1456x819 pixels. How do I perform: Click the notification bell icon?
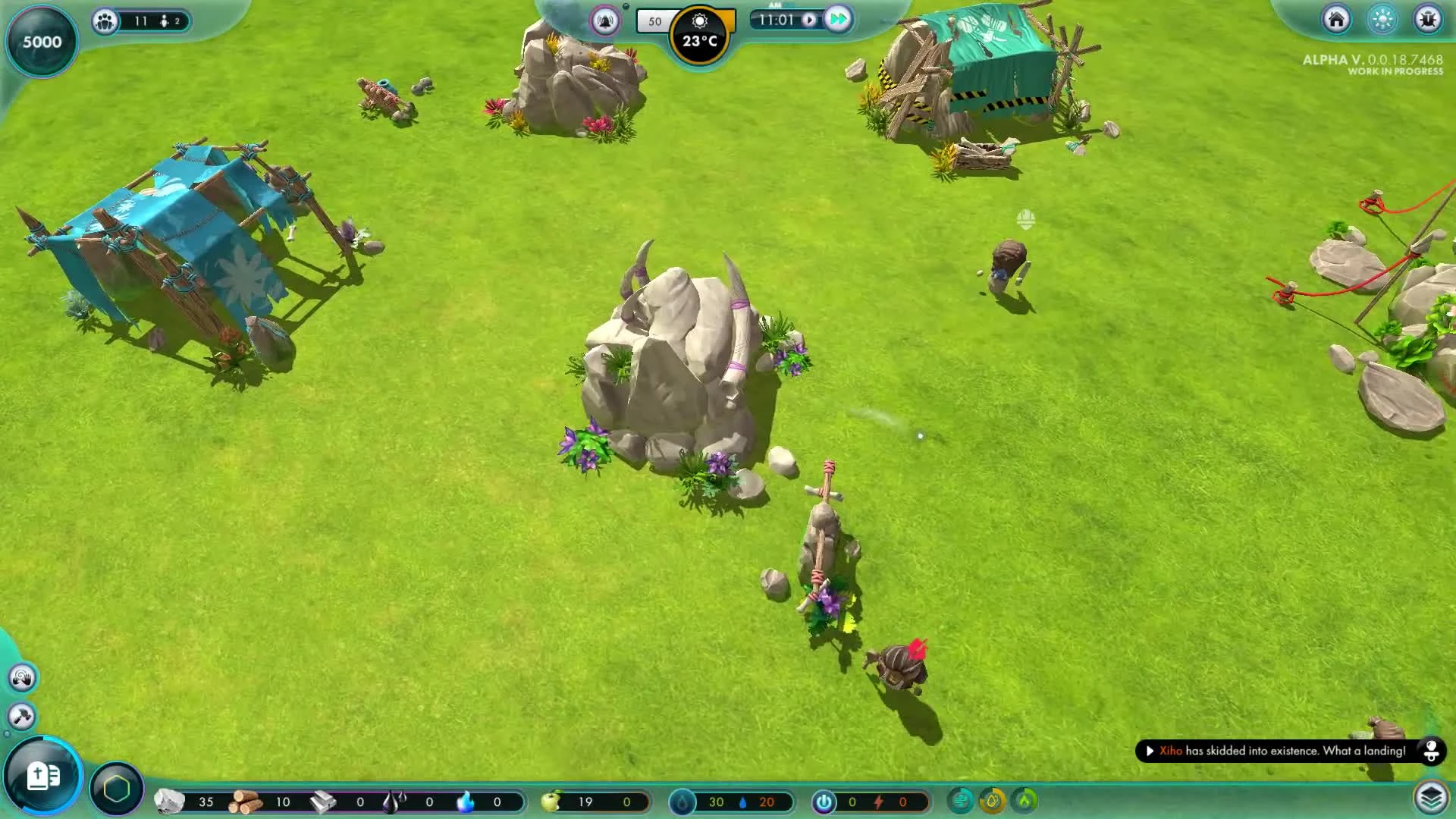click(604, 21)
